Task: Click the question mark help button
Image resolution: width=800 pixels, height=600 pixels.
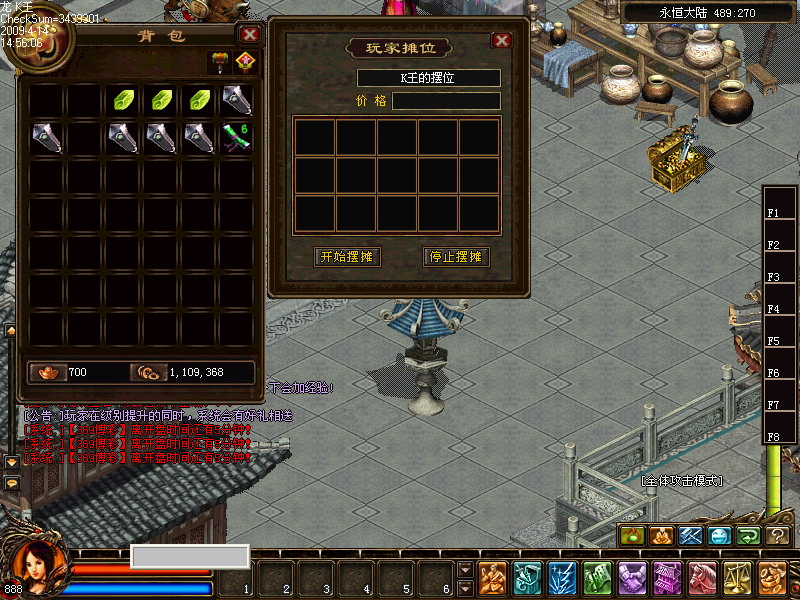Action: tap(779, 536)
